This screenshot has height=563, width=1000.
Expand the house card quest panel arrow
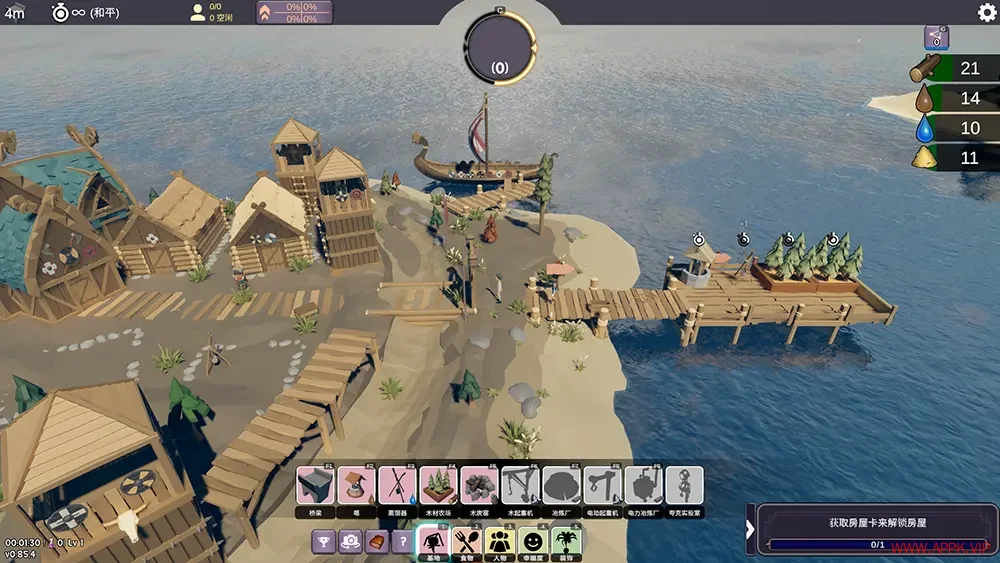point(750,530)
